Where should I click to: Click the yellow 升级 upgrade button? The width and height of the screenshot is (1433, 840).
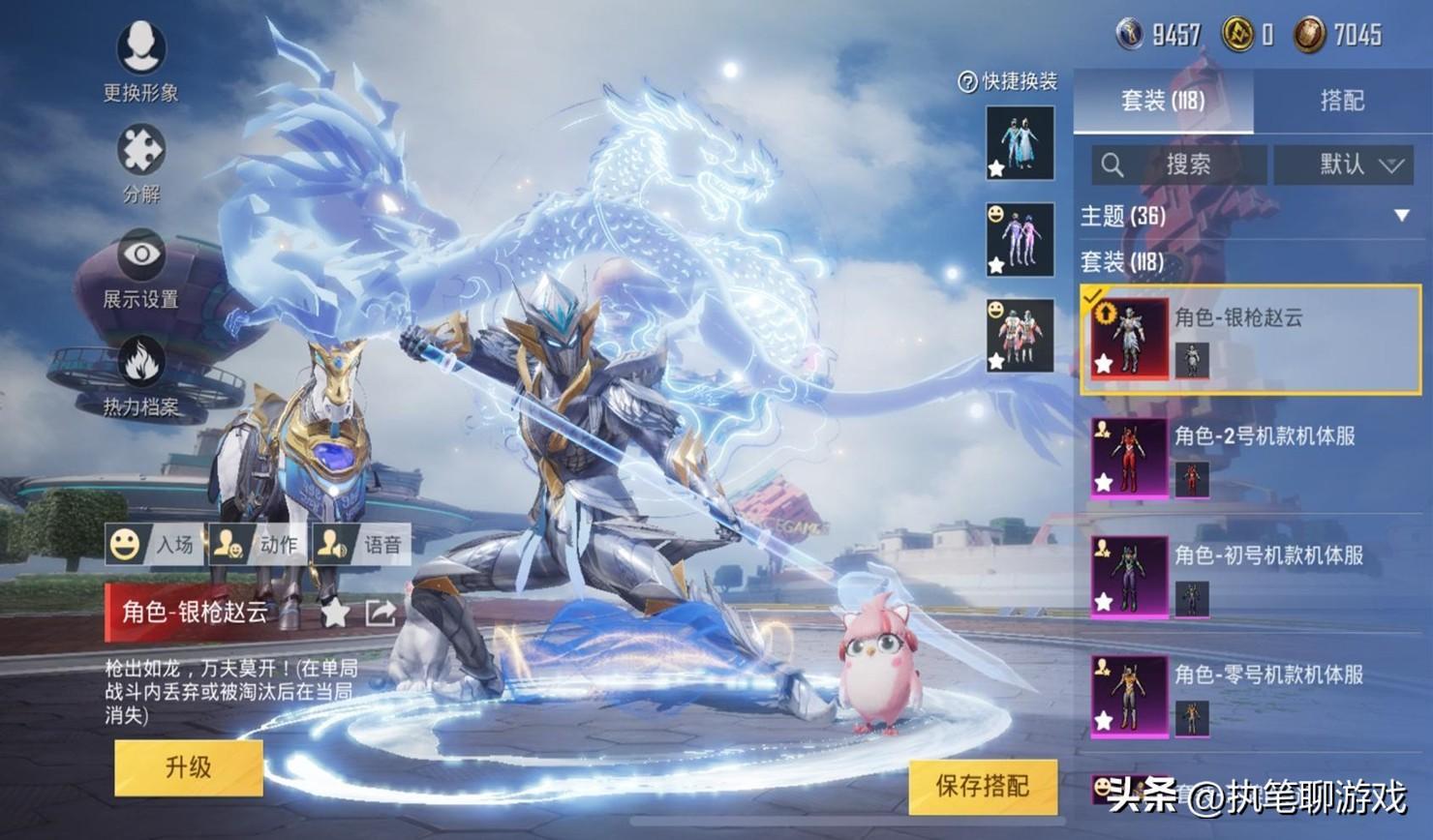[x=189, y=767]
